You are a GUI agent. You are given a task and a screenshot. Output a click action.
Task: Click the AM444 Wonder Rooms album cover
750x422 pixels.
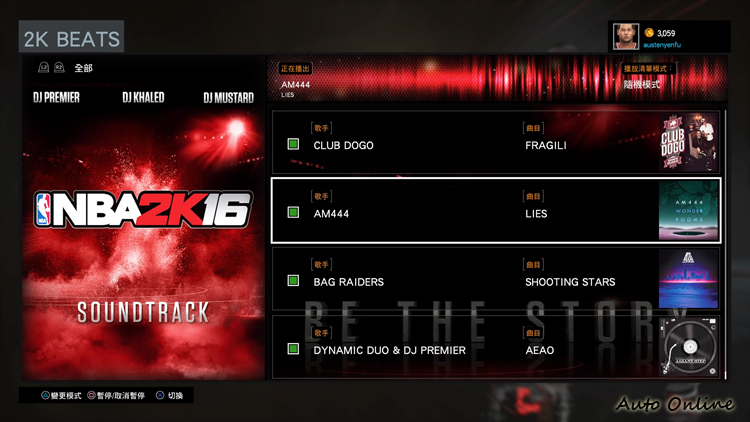click(688, 212)
